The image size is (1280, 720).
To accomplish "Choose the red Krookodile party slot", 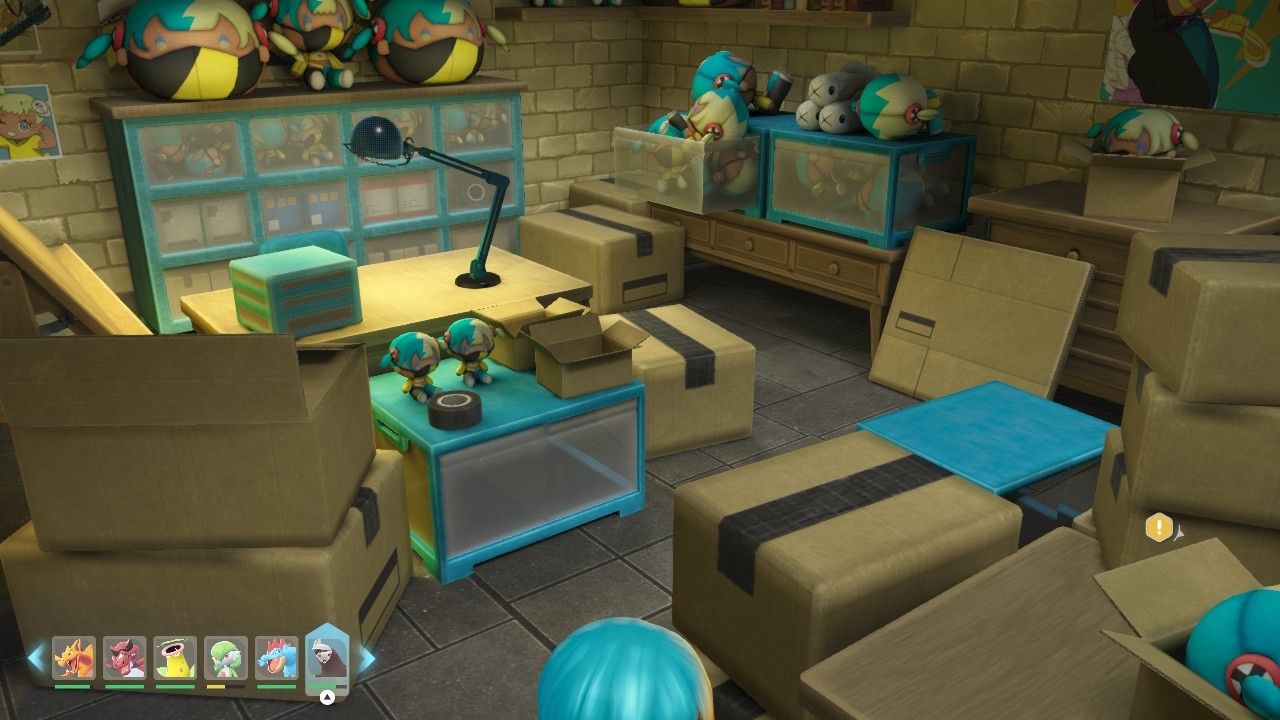I will point(125,657).
